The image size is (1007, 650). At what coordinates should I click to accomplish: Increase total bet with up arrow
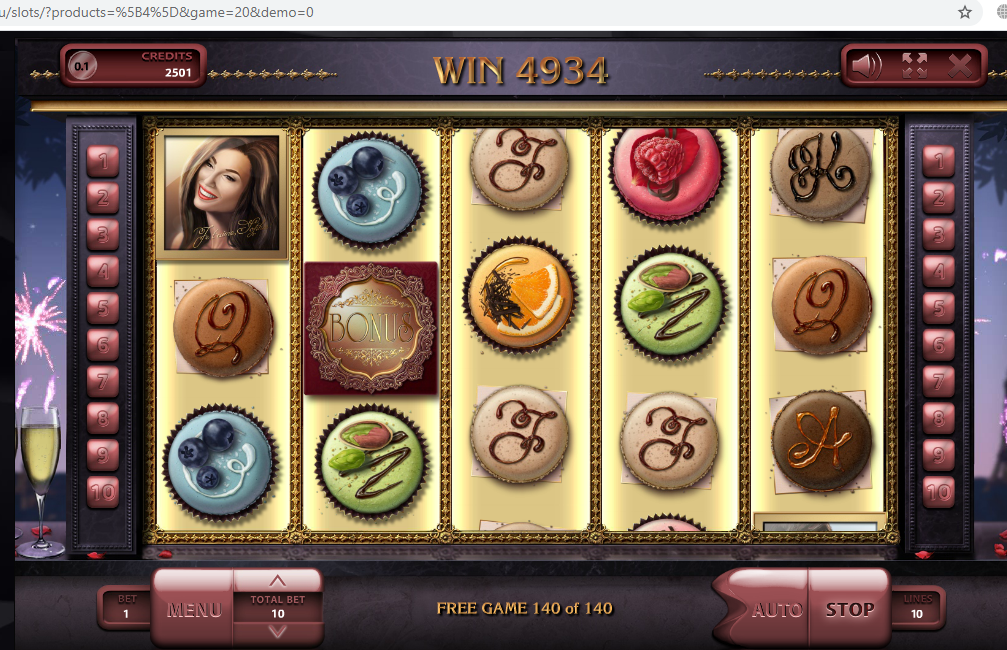[278, 581]
